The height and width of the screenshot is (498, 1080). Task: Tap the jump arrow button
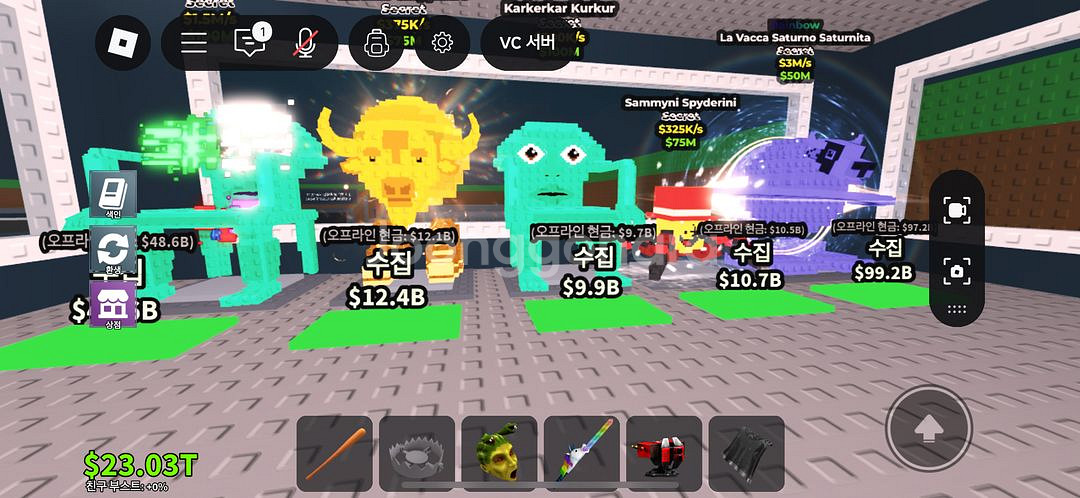click(929, 429)
